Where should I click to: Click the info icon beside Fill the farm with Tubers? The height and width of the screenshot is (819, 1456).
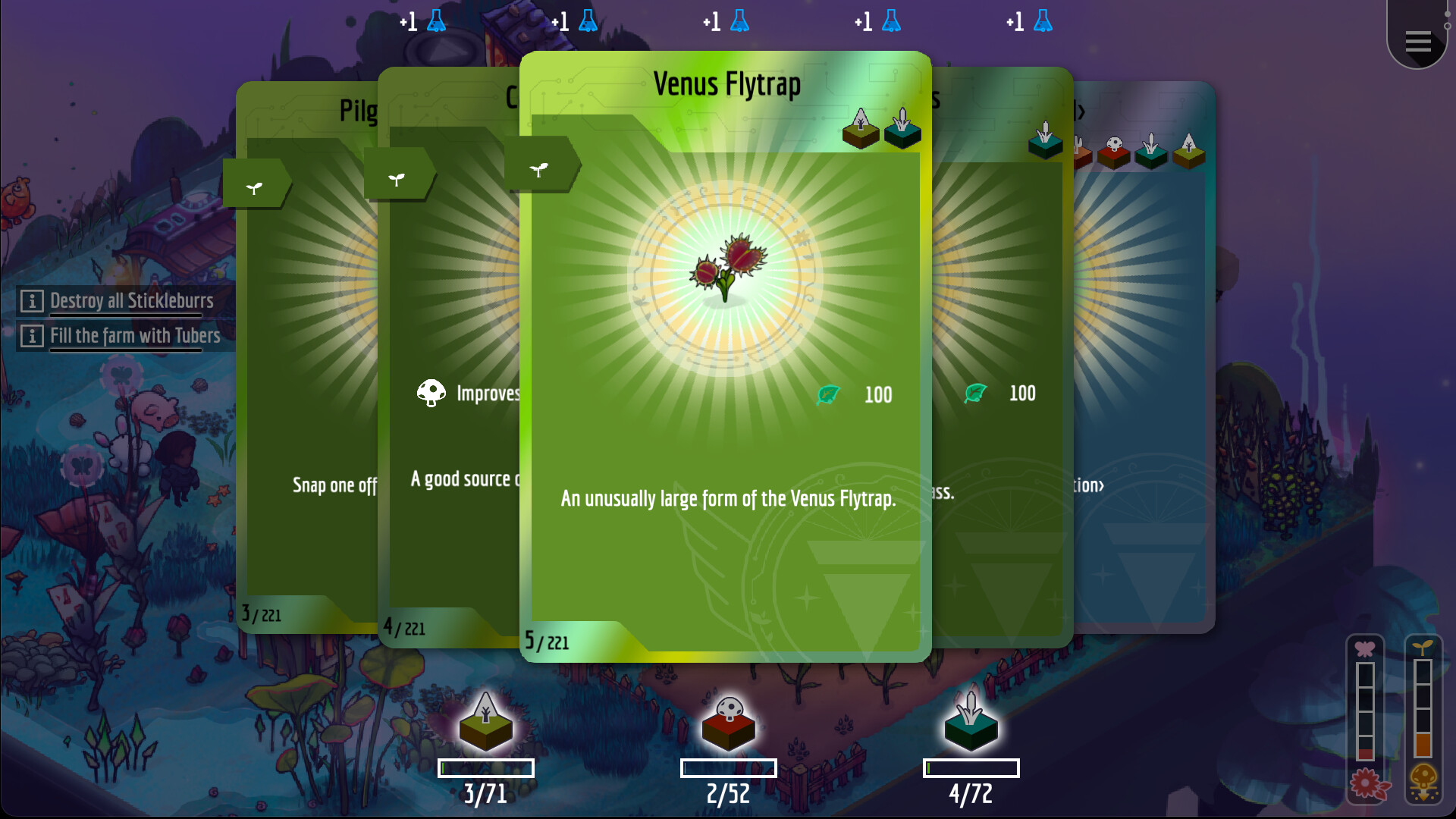click(x=31, y=336)
